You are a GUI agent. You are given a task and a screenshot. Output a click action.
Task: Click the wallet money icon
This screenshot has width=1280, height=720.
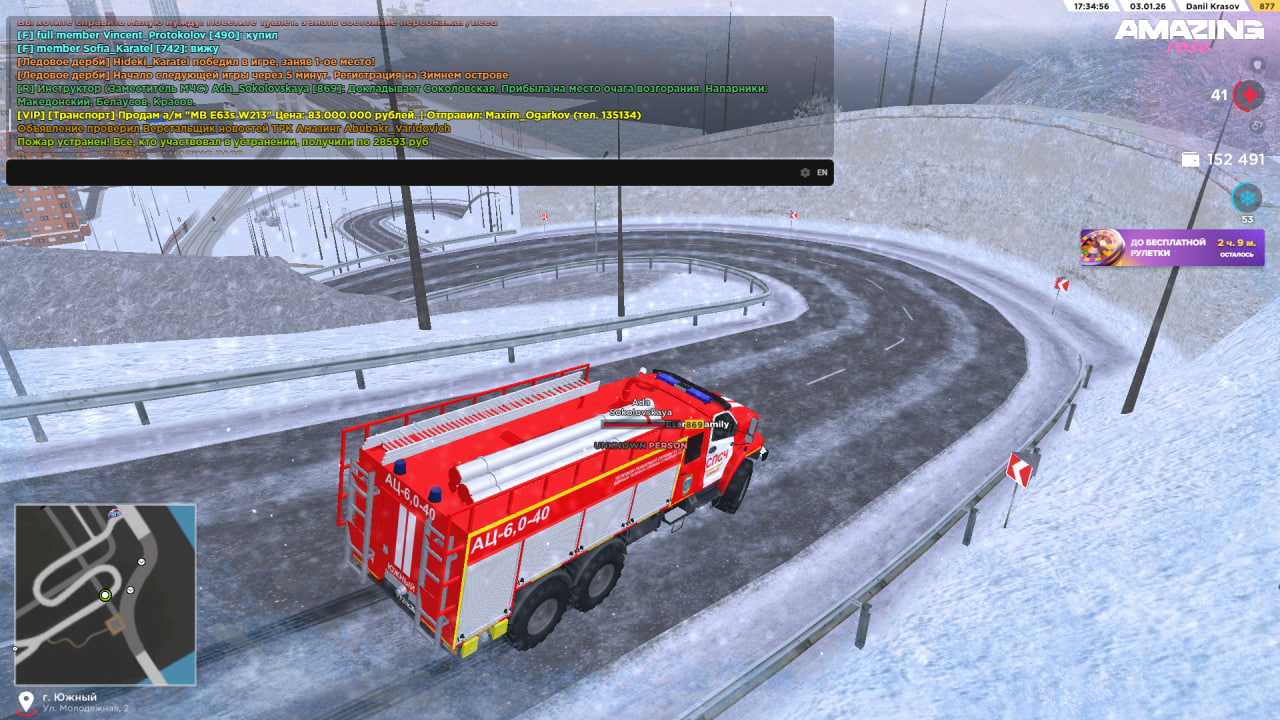pyautogui.click(x=1190, y=160)
